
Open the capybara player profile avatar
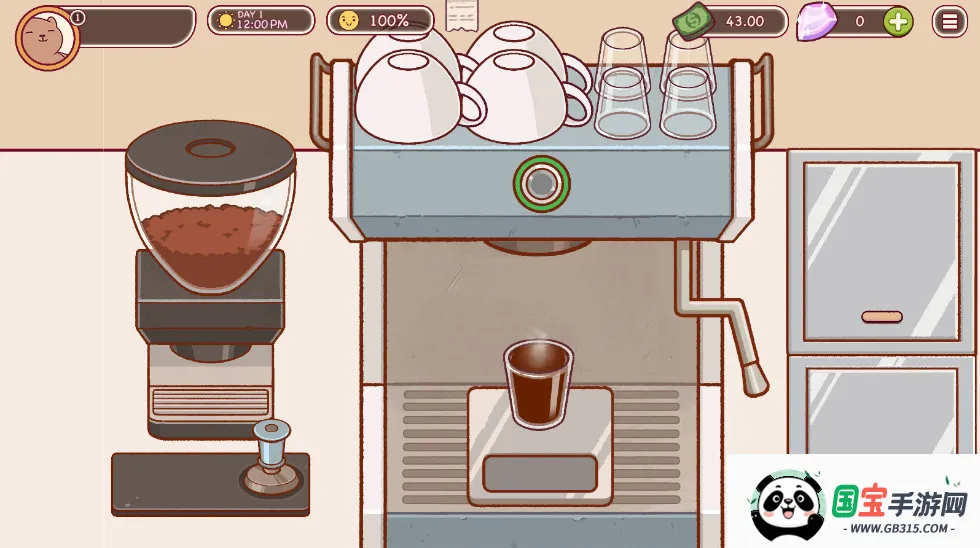point(47,37)
